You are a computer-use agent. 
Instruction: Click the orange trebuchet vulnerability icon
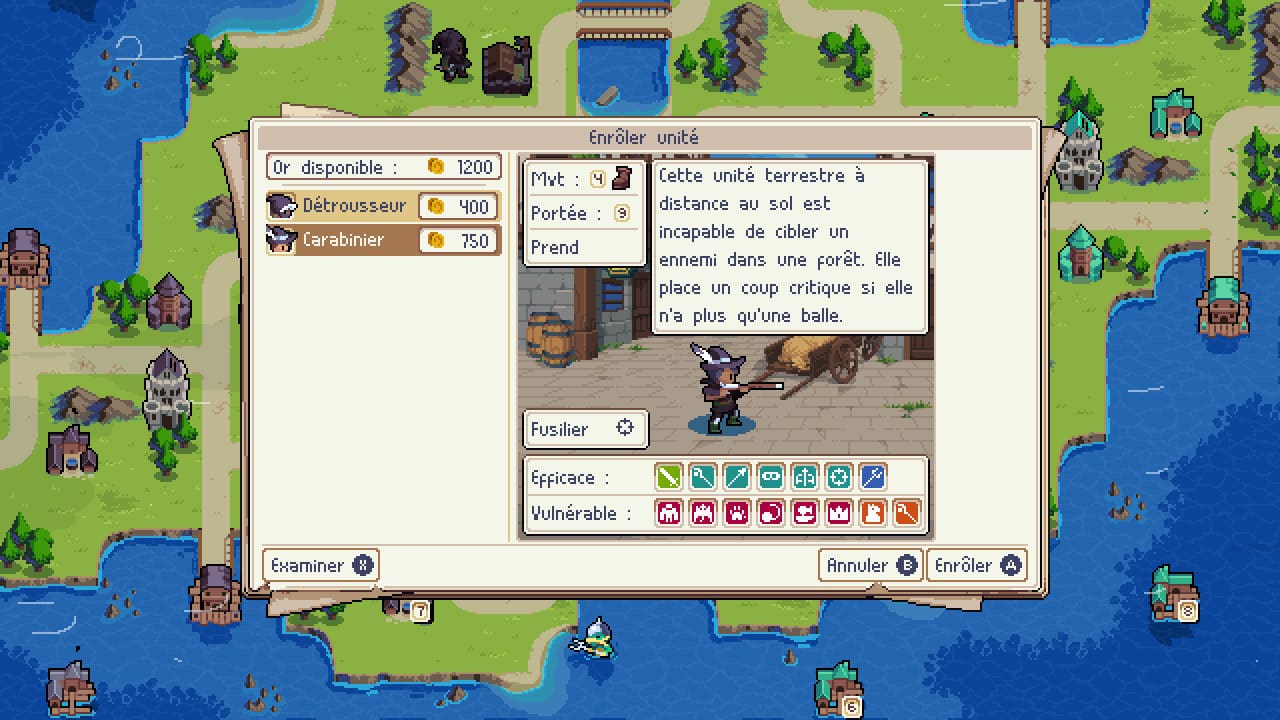(x=907, y=513)
